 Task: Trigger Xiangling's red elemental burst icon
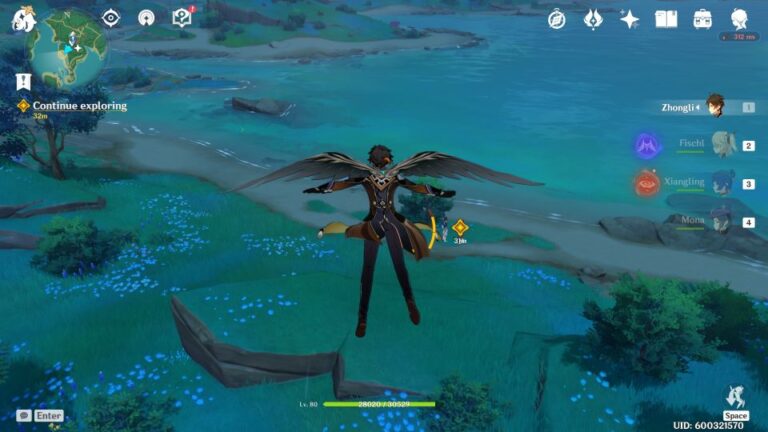(646, 184)
